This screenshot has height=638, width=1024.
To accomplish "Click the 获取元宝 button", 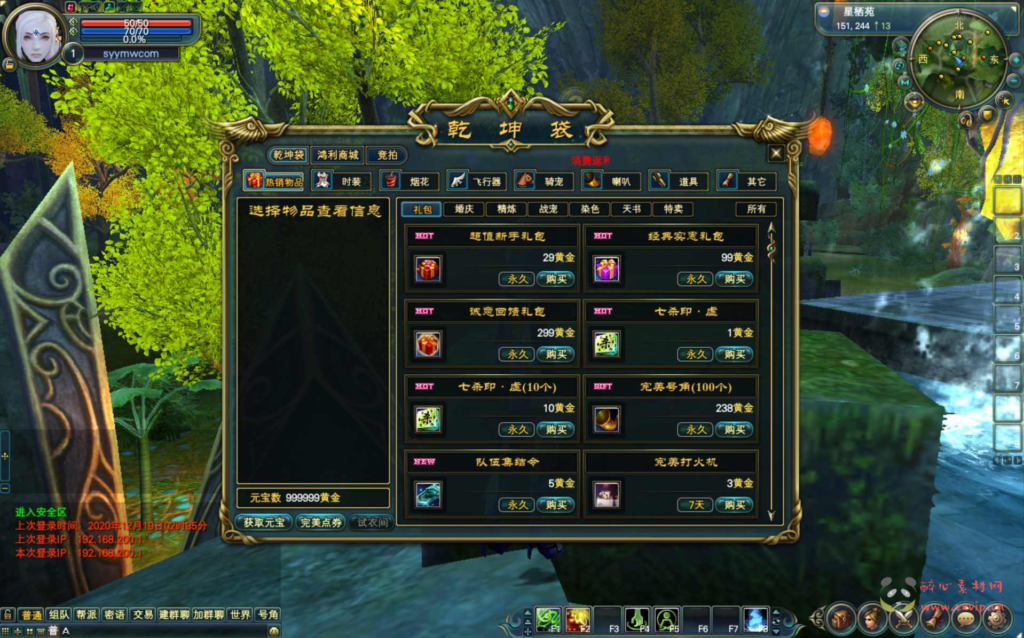I will [264, 523].
